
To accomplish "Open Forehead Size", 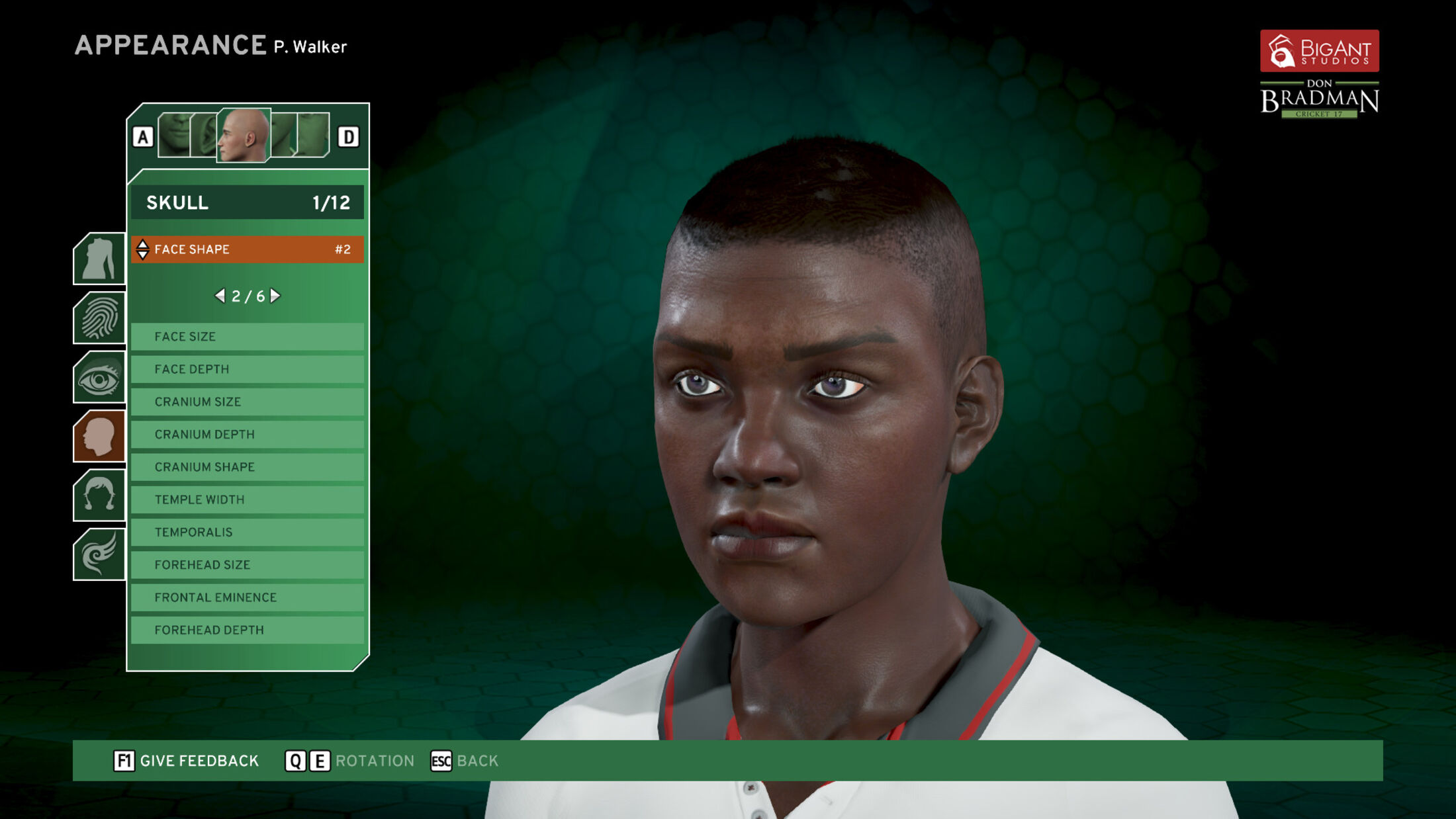I will tap(247, 565).
